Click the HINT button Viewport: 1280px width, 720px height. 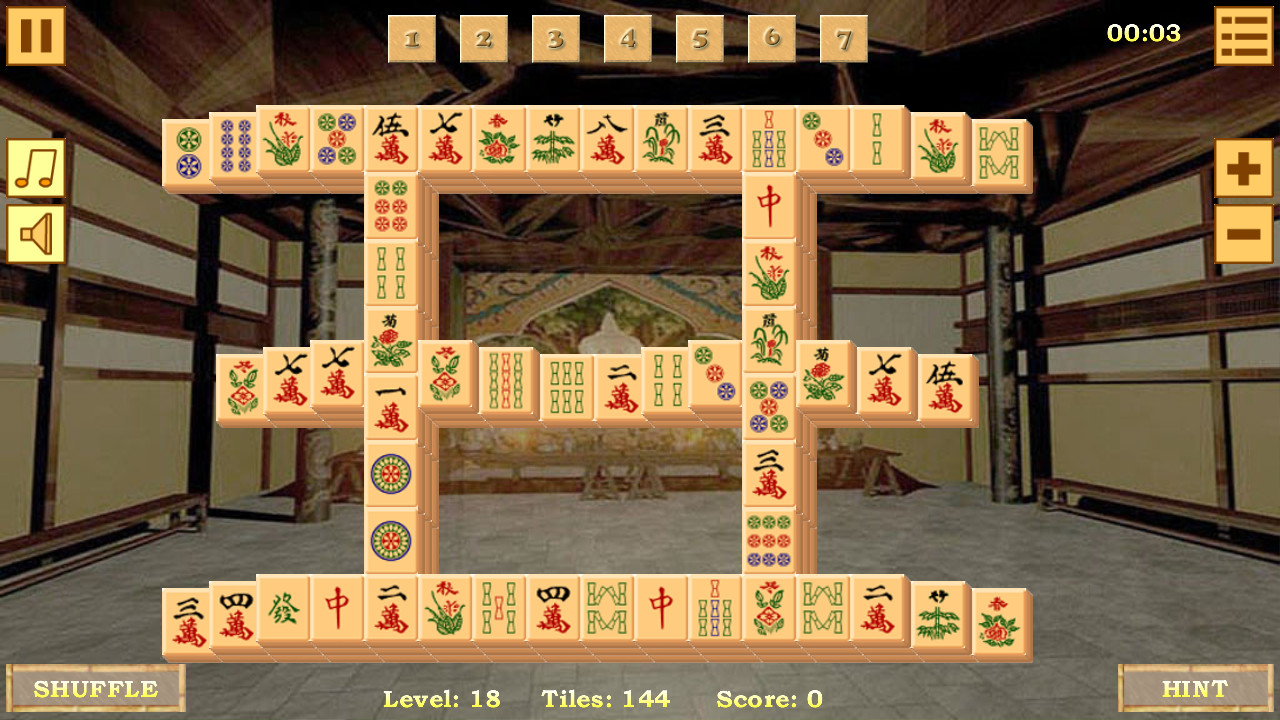click(1196, 688)
